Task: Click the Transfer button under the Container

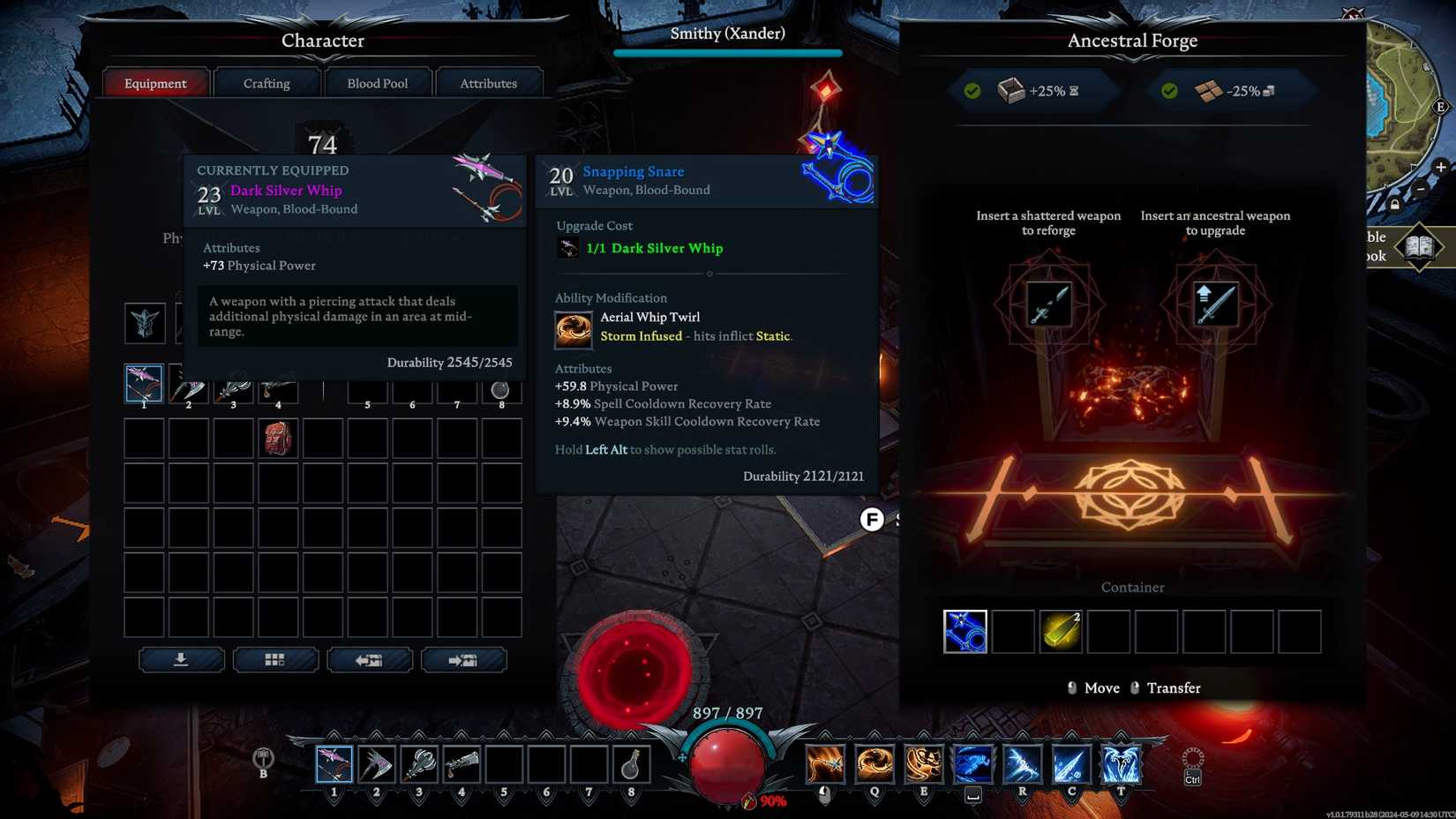Action: coord(1174,688)
